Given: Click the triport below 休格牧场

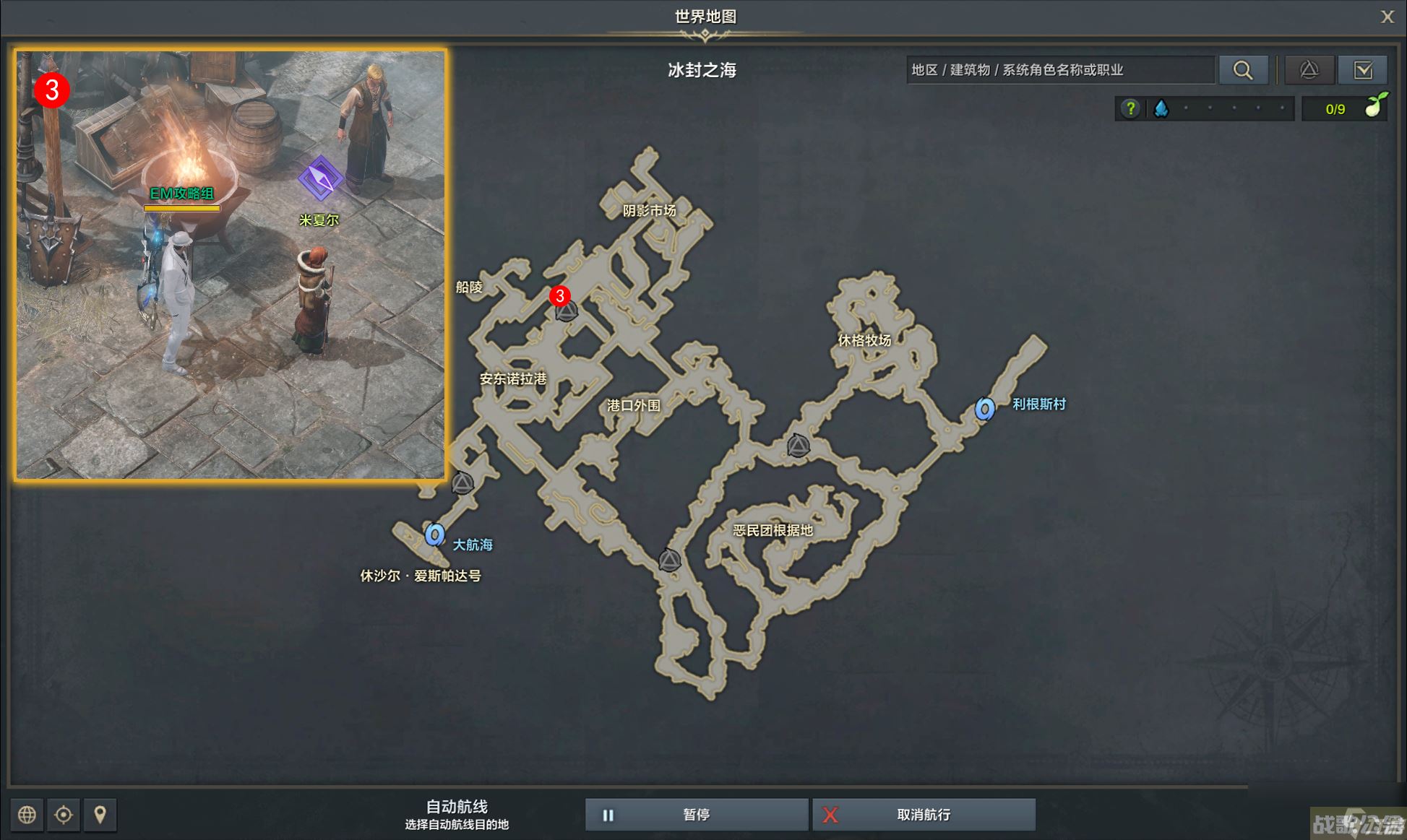Looking at the screenshot, I should [x=798, y=446].
